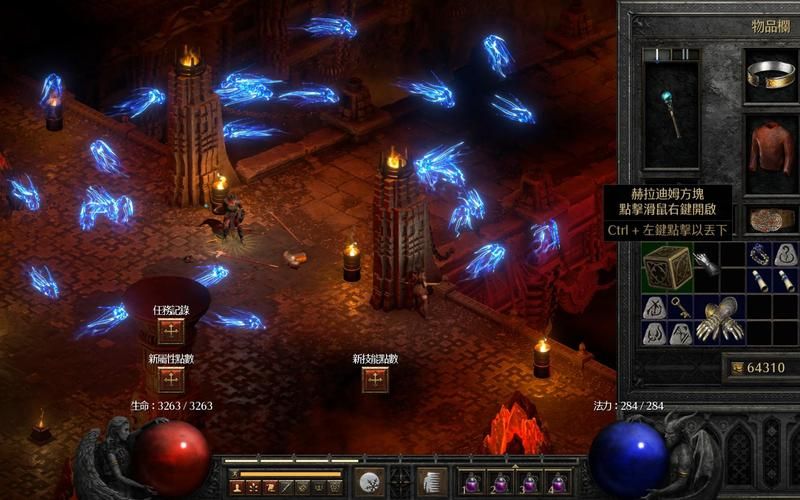Open the new skill points button (新技能點數)
The image size is (800, 500).
[x=375, y=379]
